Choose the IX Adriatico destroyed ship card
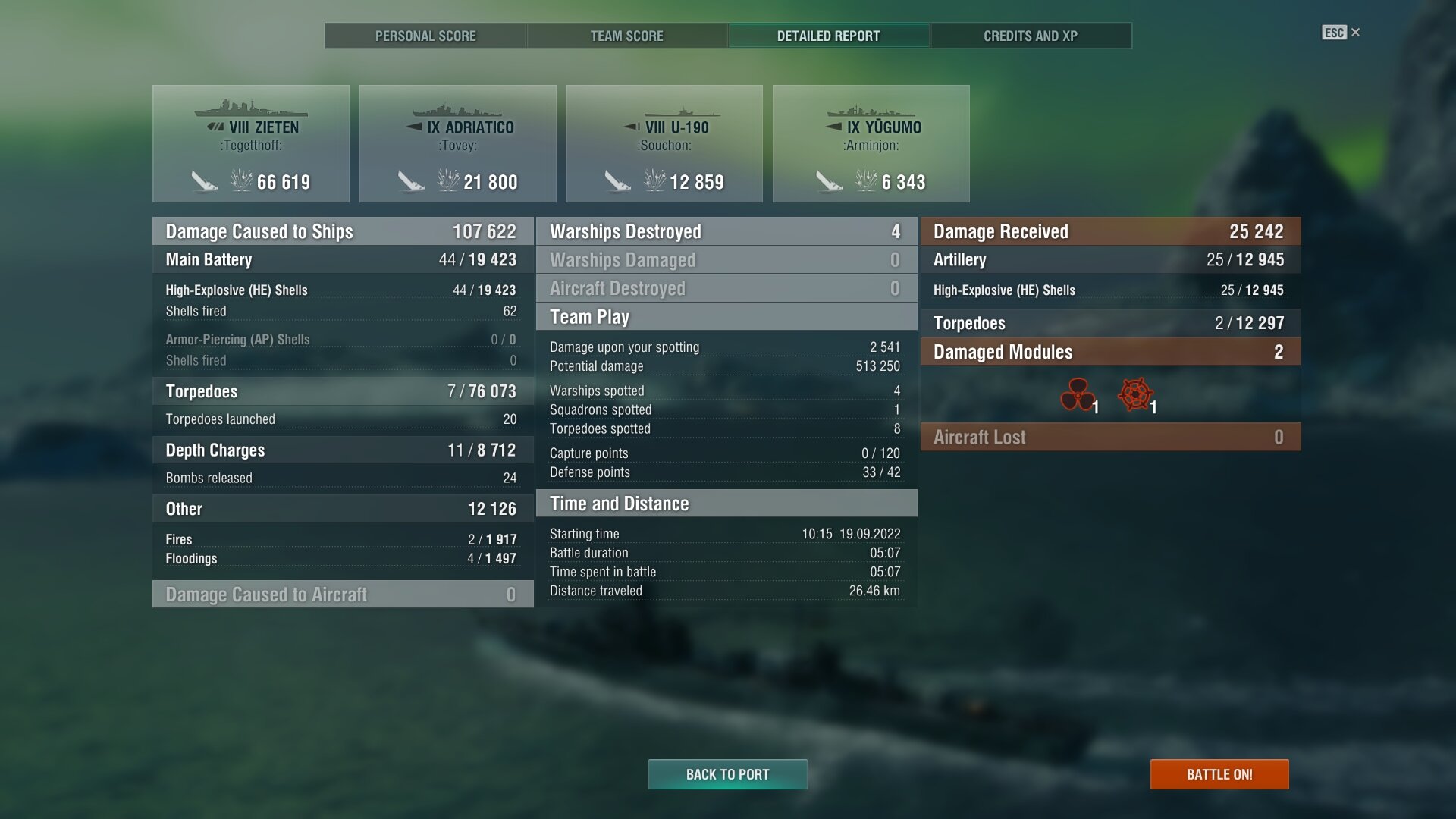This screenshot has width=1456, height=819. (457, 143)
